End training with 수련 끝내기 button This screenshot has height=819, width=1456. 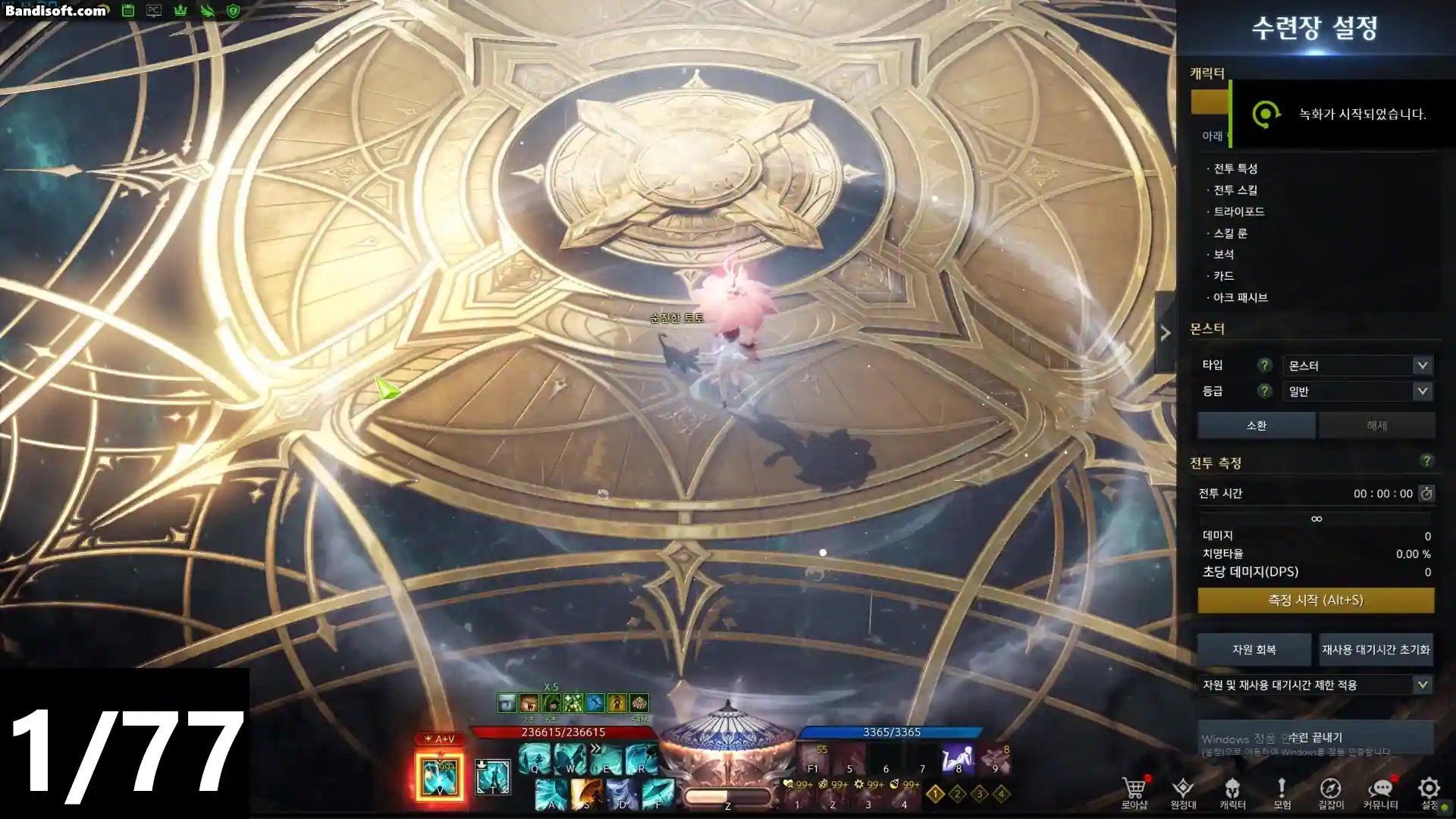point(1316,737)
